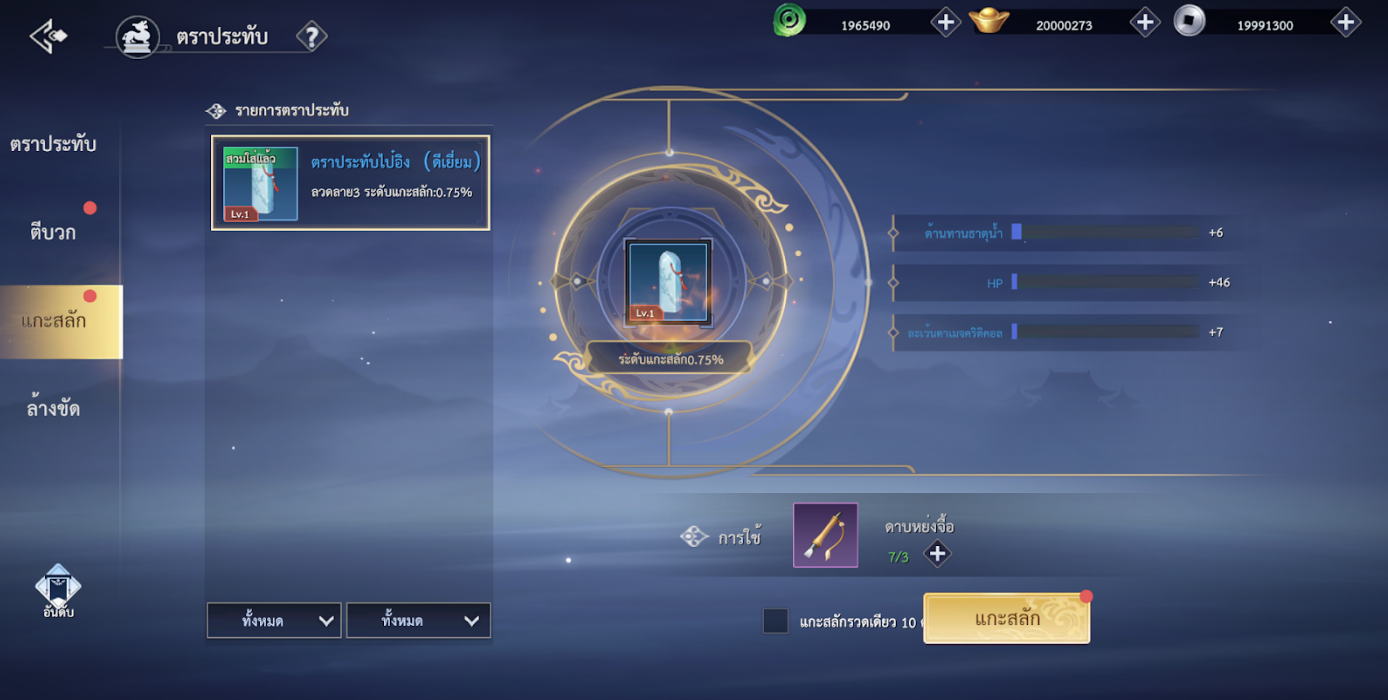Click the seal icon in the center circle

(x=668, y=282)
